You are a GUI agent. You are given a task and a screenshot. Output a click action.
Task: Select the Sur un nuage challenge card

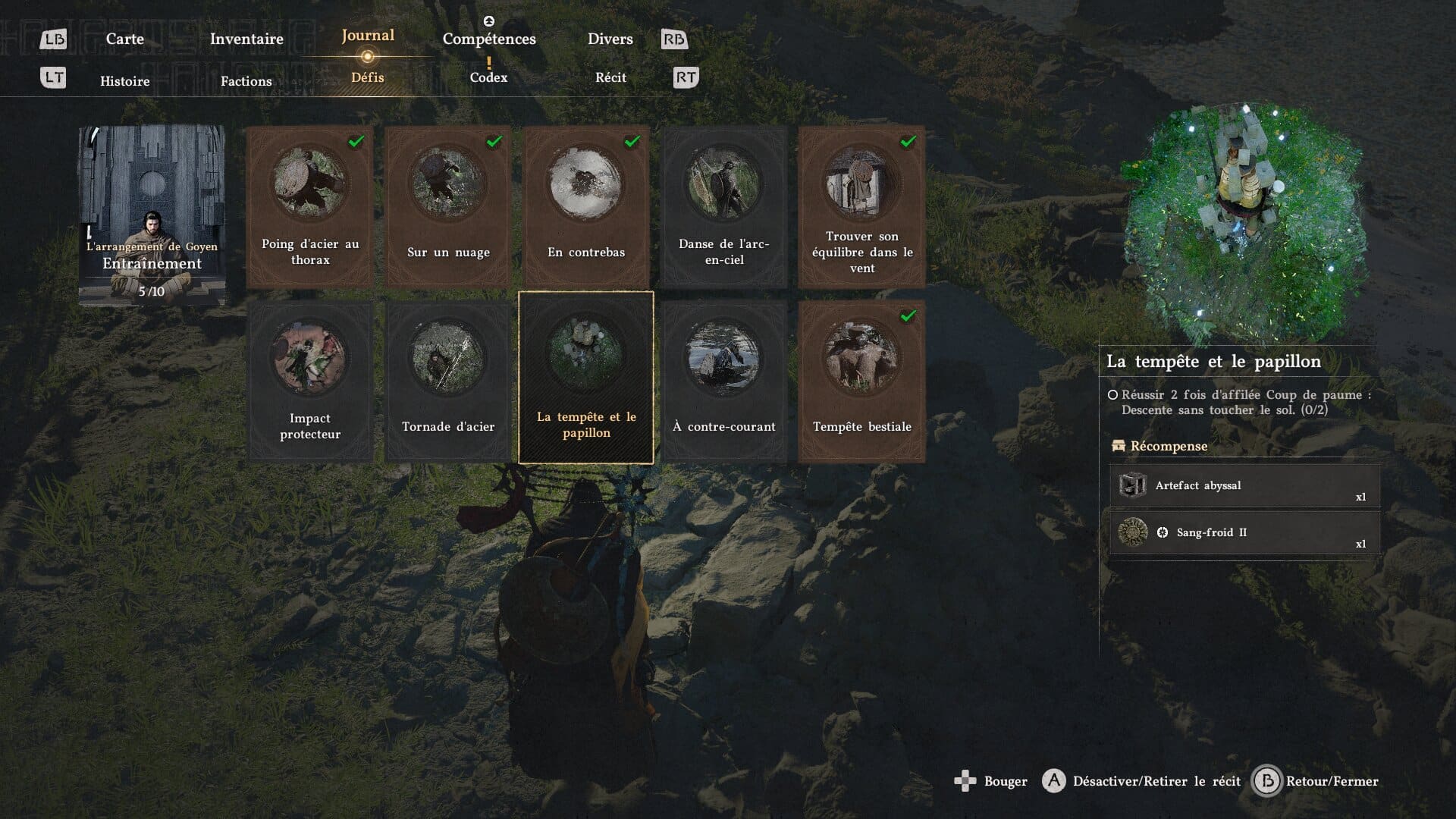448,206
